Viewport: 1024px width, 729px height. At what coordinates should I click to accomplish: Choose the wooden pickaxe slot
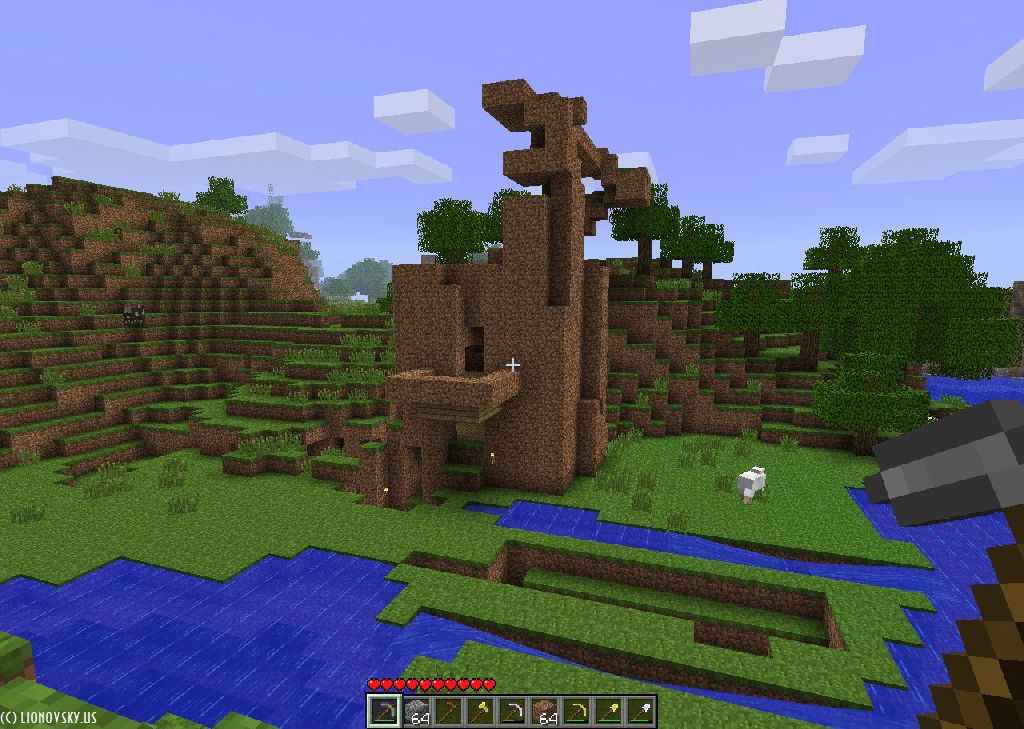pyautogui.click(x=447, y=711)
